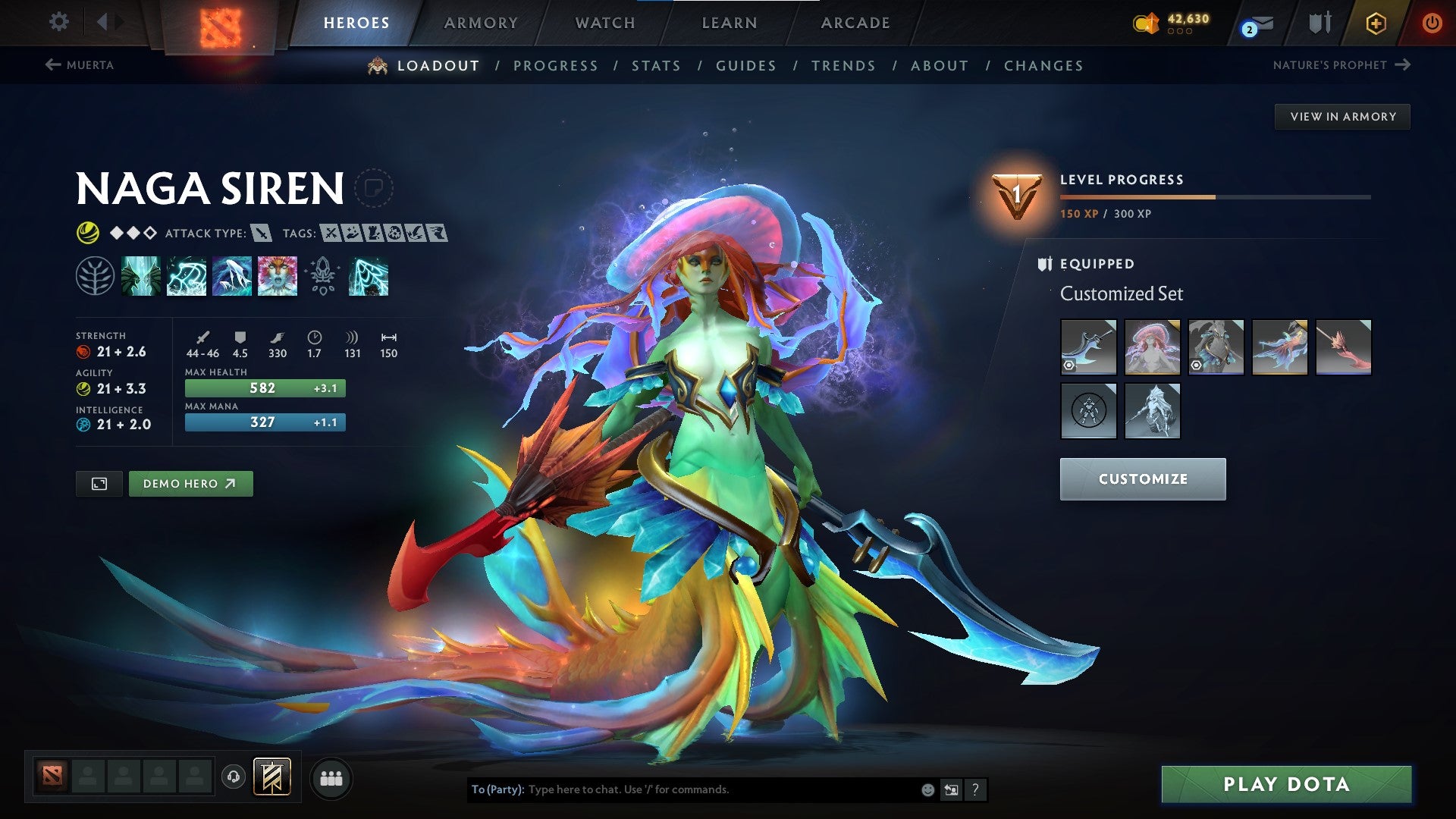Click the CUSTOMIZE button under equipped items
The width and height of the screenshot is (1456, 819).
(x=1142, y=479)
